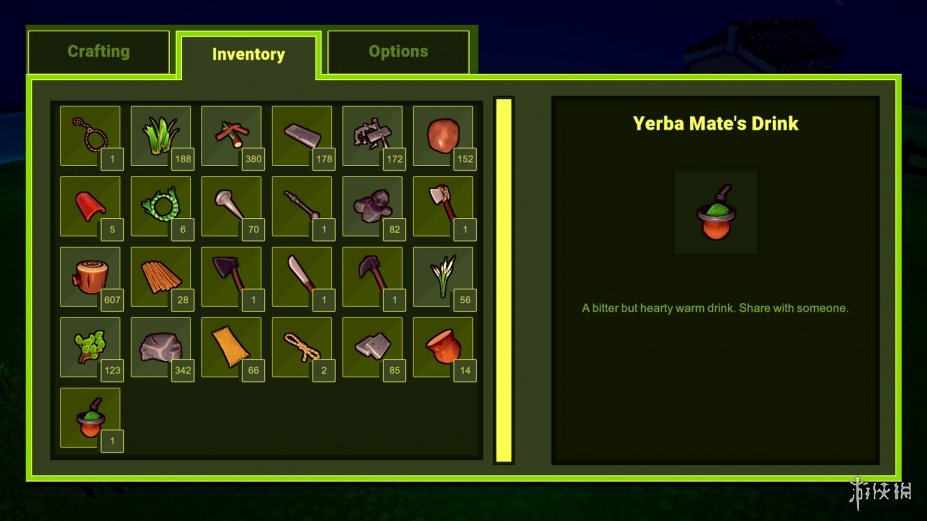Image resolution: width=927 pixels, height=521 pixels.
Task: Select the leafy herb stack of 123
Action: coord(90,347)
